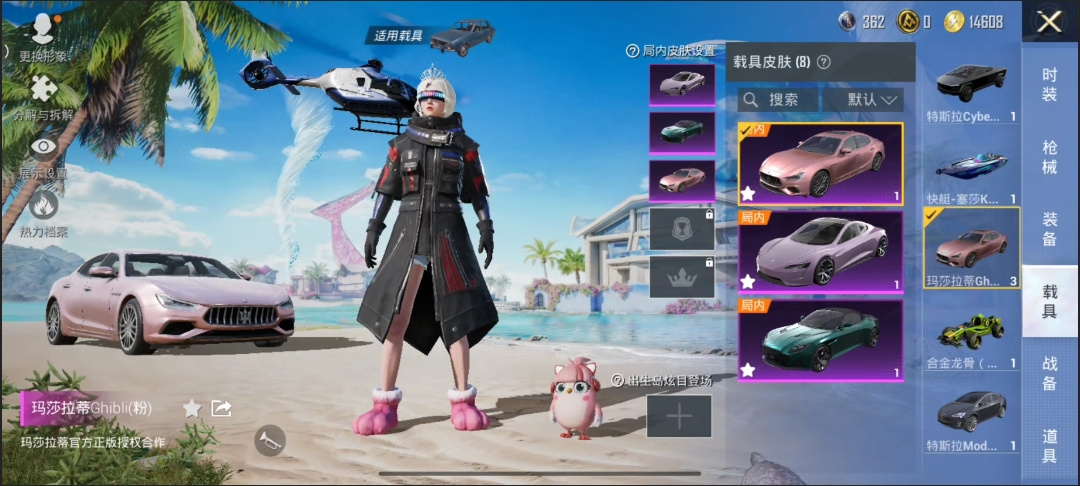
Task: Open the 道具 tab
Action: click(1049, 446)
